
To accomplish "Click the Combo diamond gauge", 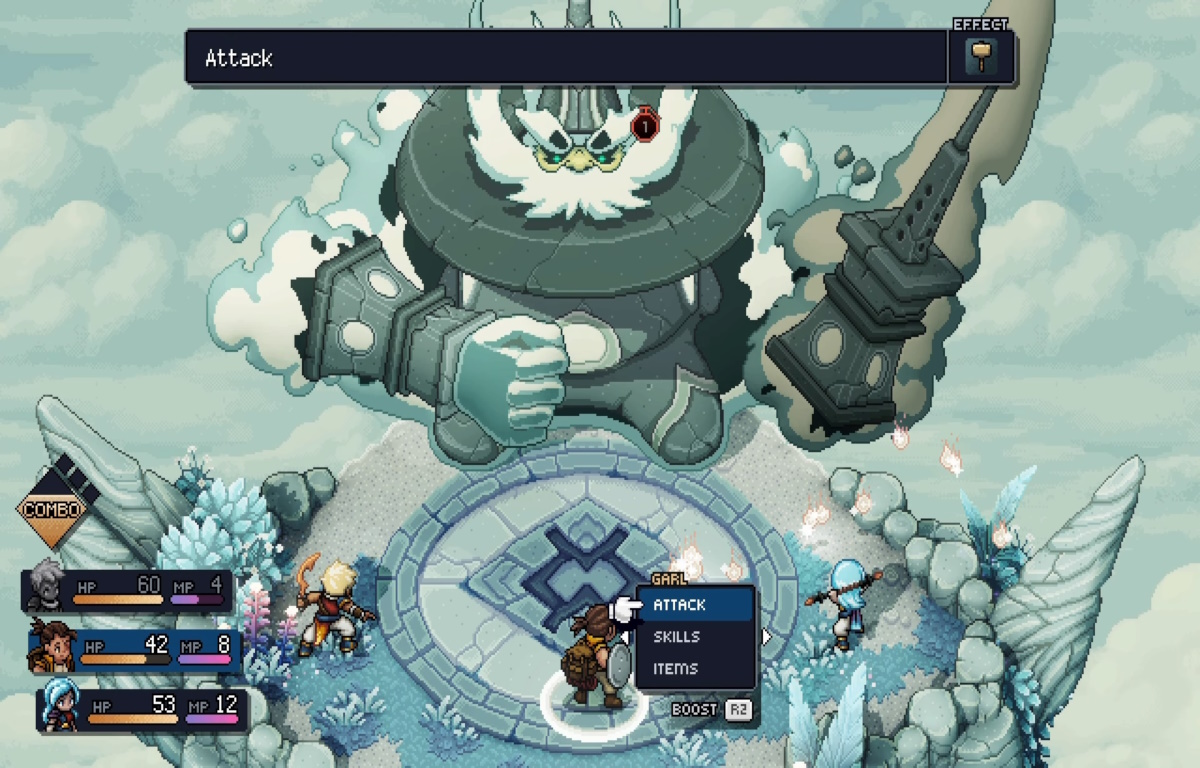I will [x=52, y=508].
